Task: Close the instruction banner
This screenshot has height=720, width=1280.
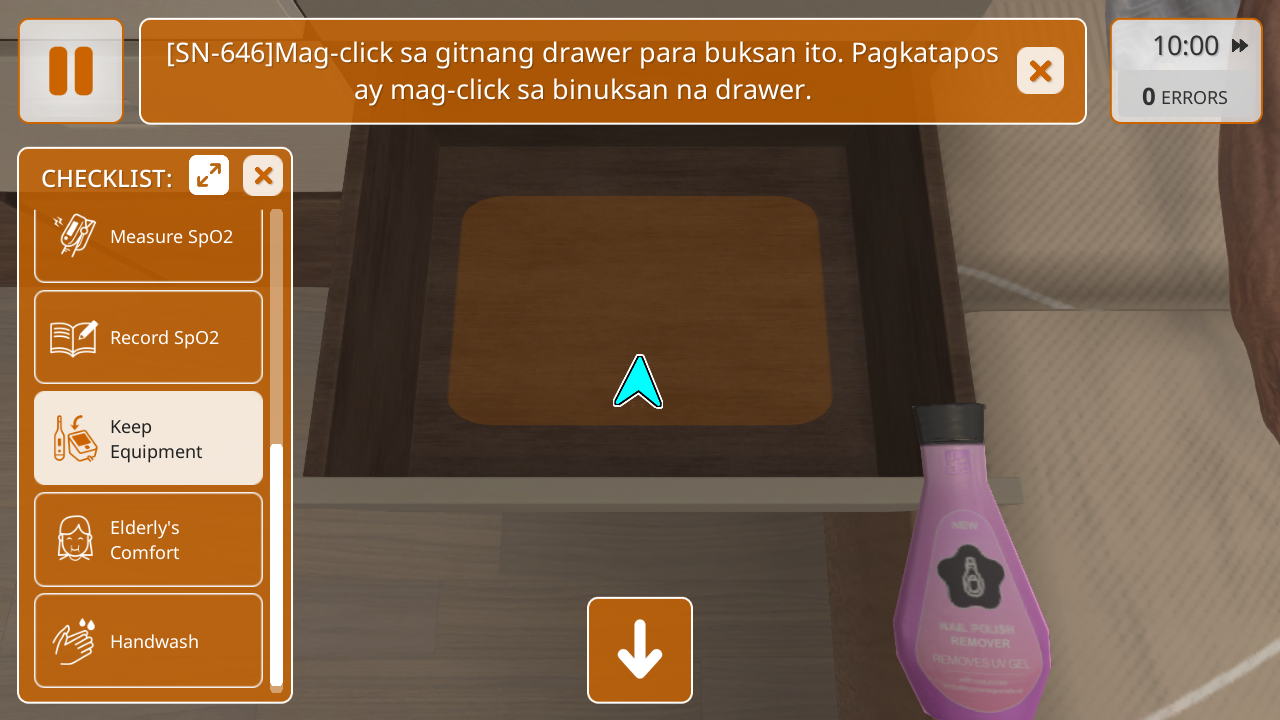Action: (1040, 71)
